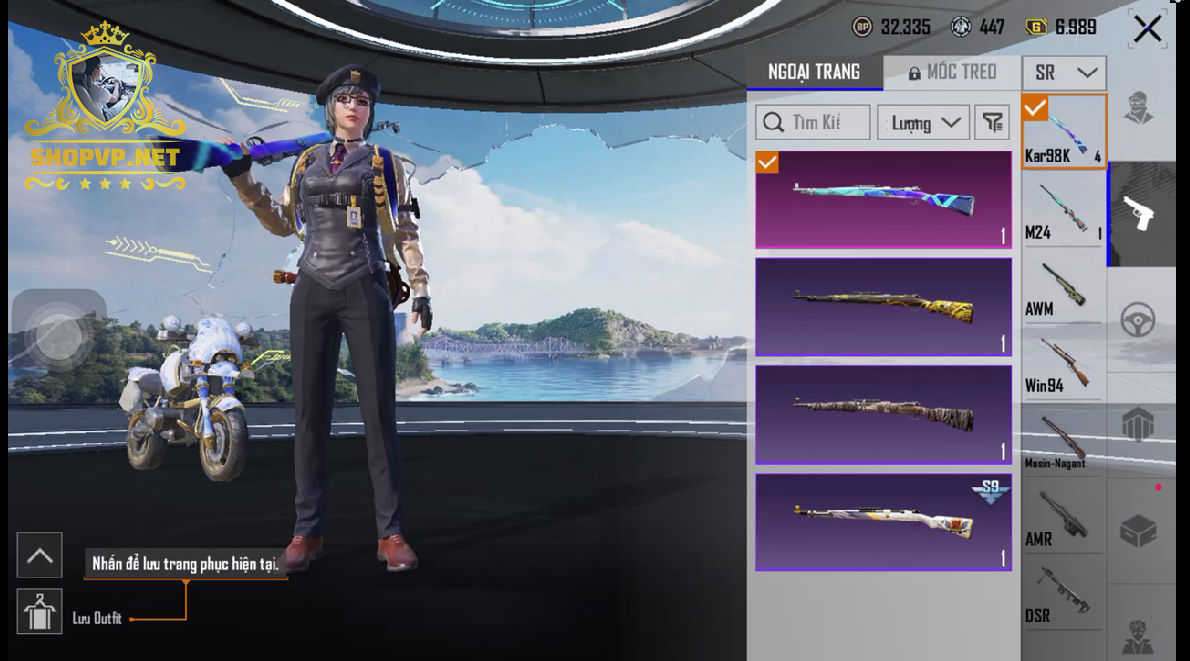1190x661 pixels.
Task: Choose the M24 weapon category
Action: point(1063,211)
